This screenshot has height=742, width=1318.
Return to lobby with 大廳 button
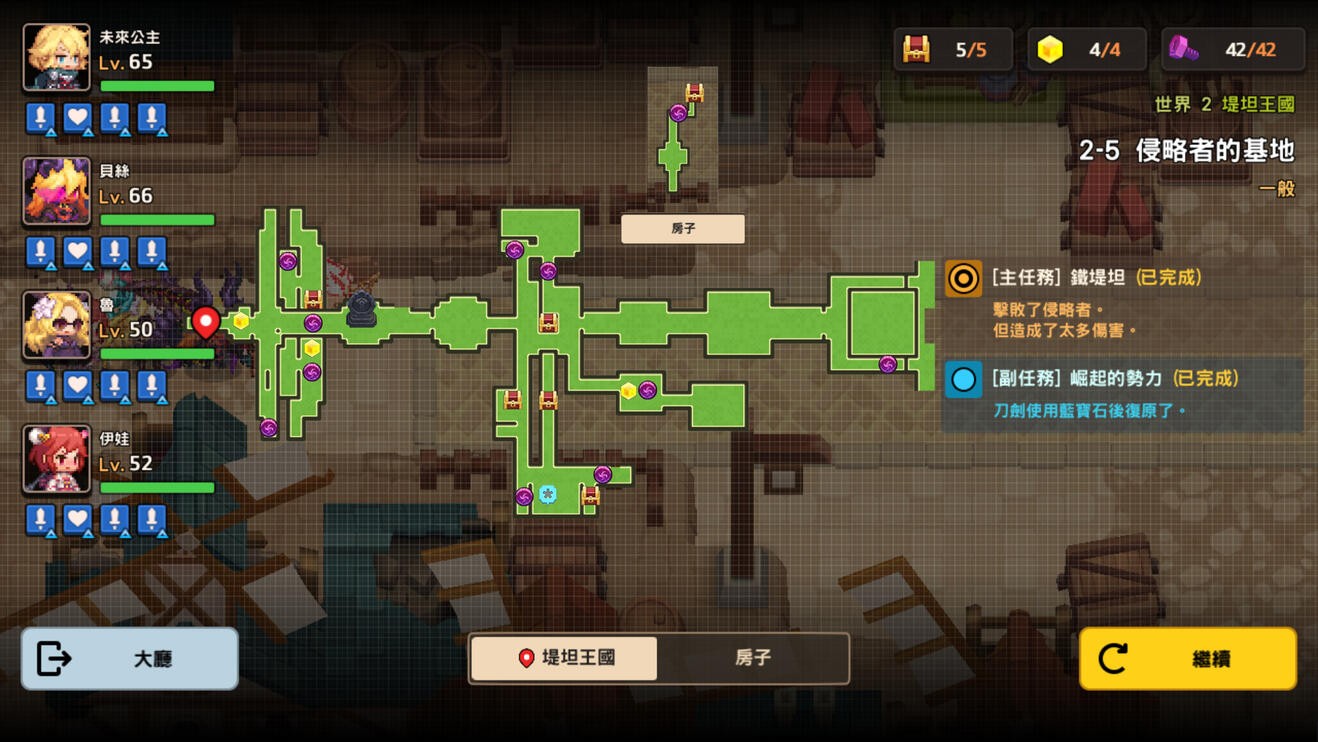(x=130, y=659)
